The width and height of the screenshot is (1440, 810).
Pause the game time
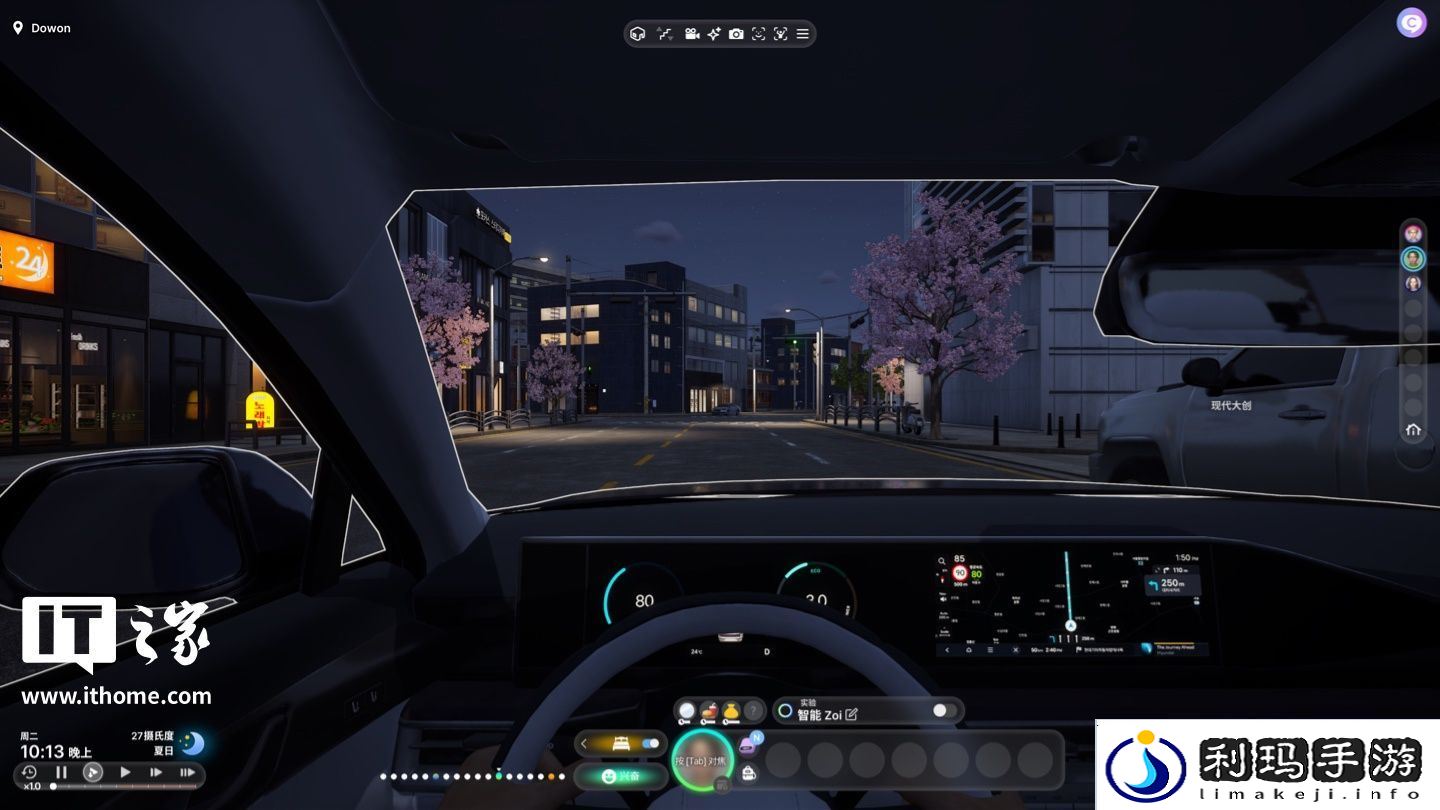pyautogui.click(x=61, y=772)
